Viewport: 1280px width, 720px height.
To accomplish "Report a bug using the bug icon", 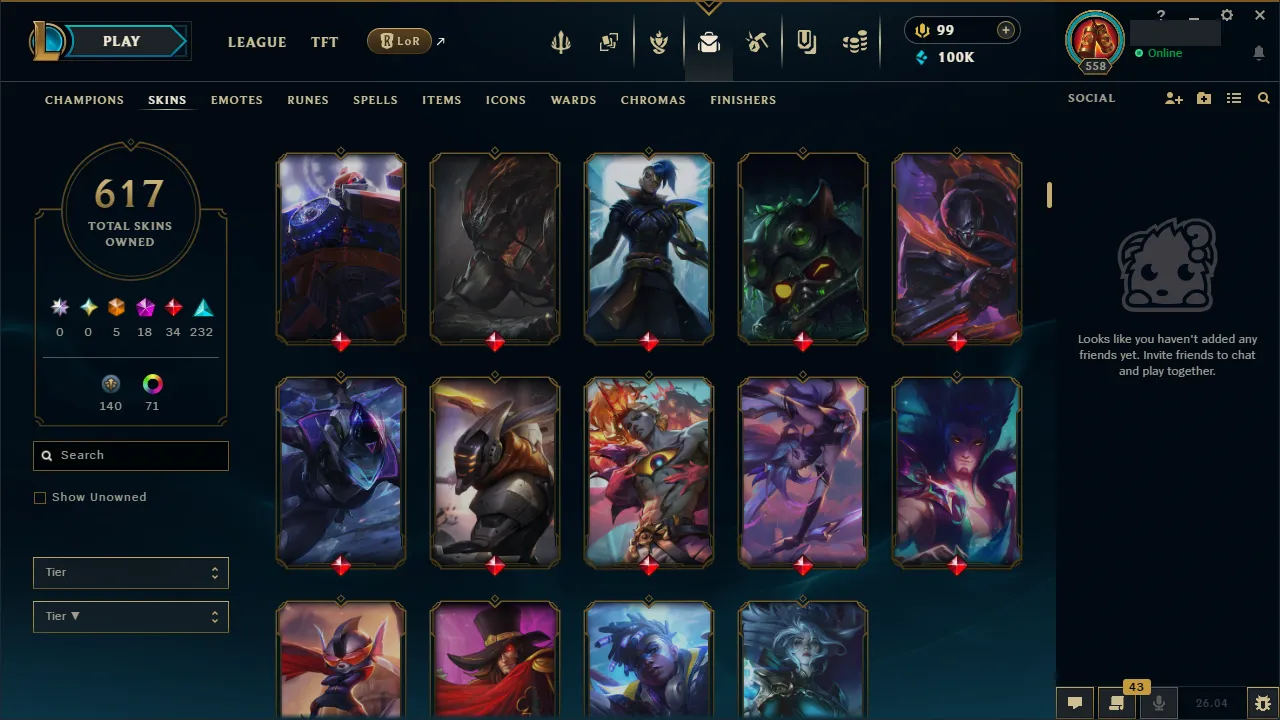I will [x=1262, y=703].
